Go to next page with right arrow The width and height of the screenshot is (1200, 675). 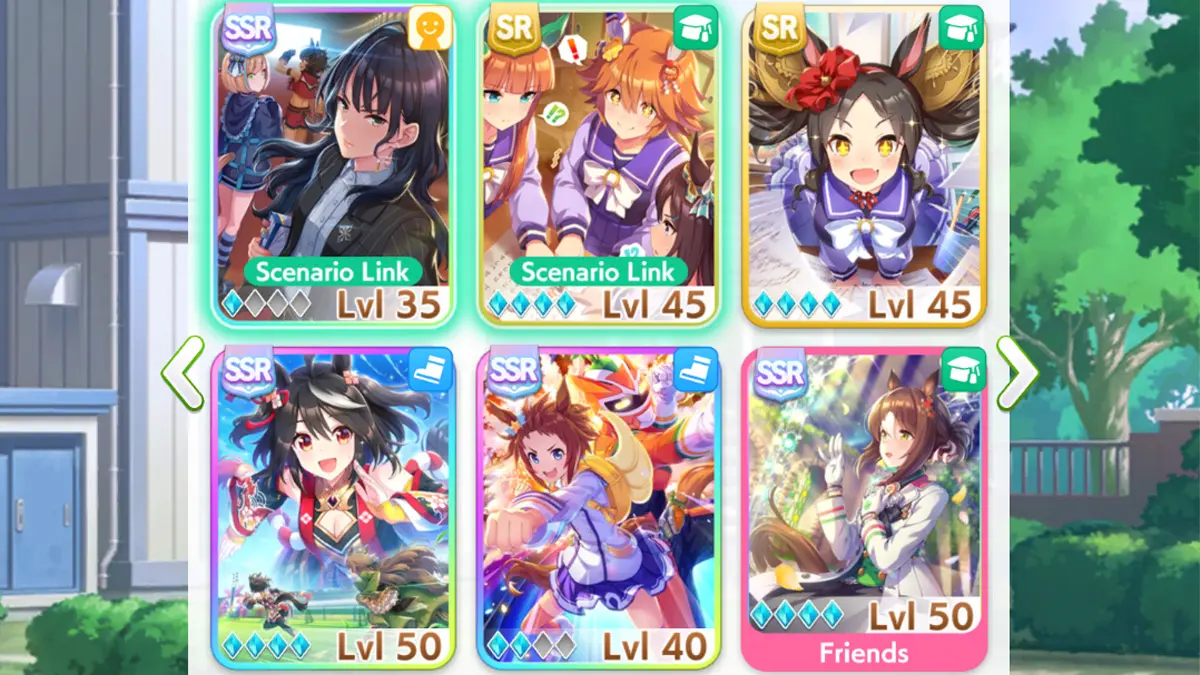1017,373
